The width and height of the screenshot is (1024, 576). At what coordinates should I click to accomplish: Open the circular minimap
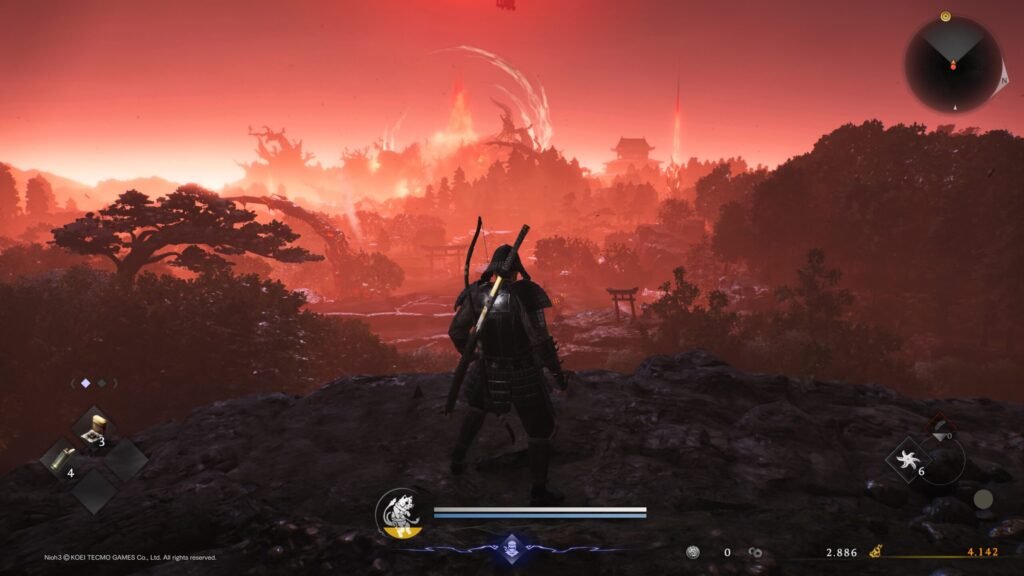pyautogui.click(x=952, y=65)
